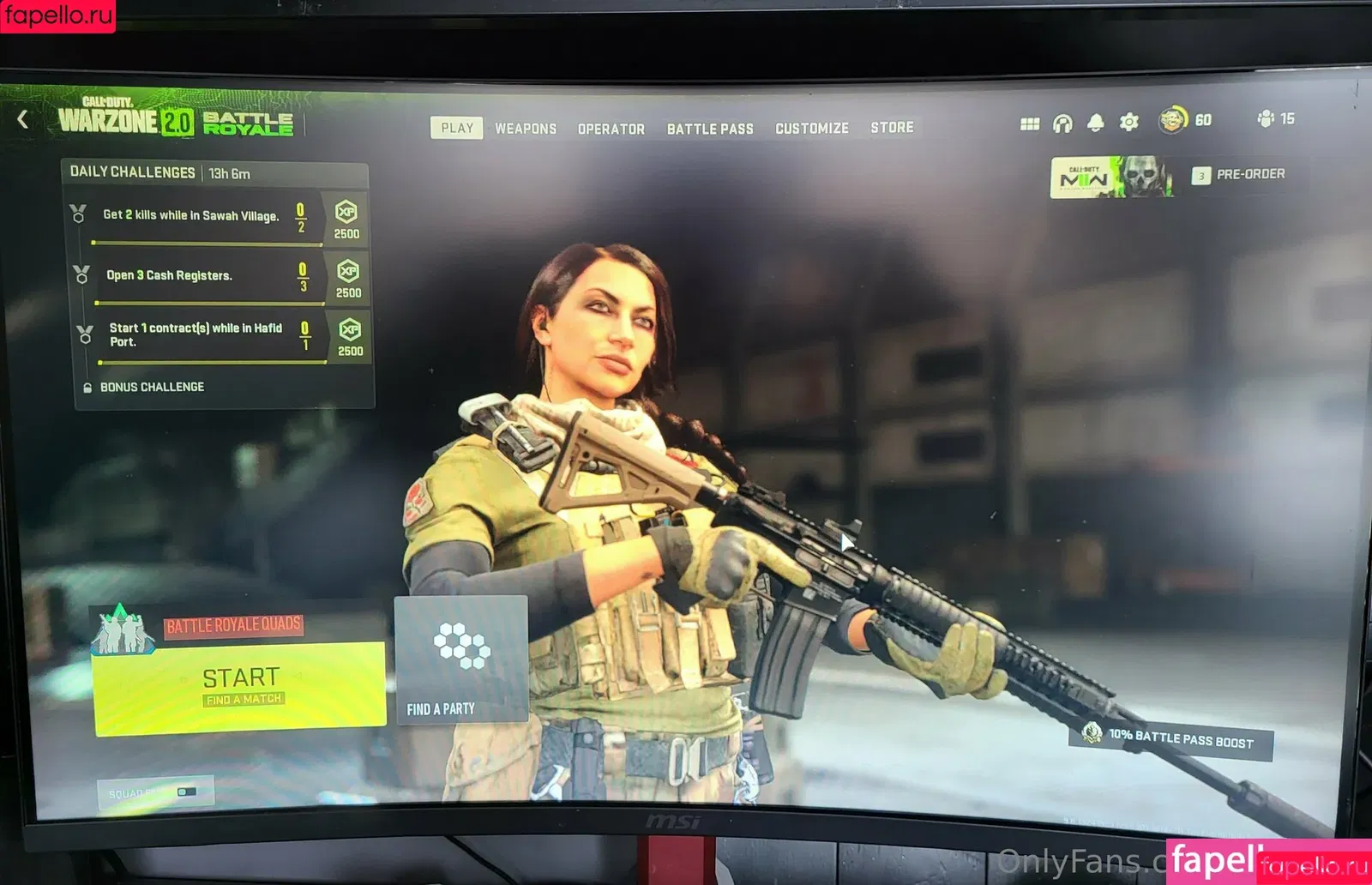1372x885 pixels.
Task: Select the Operator tab
Action: (x=611, y=129)
